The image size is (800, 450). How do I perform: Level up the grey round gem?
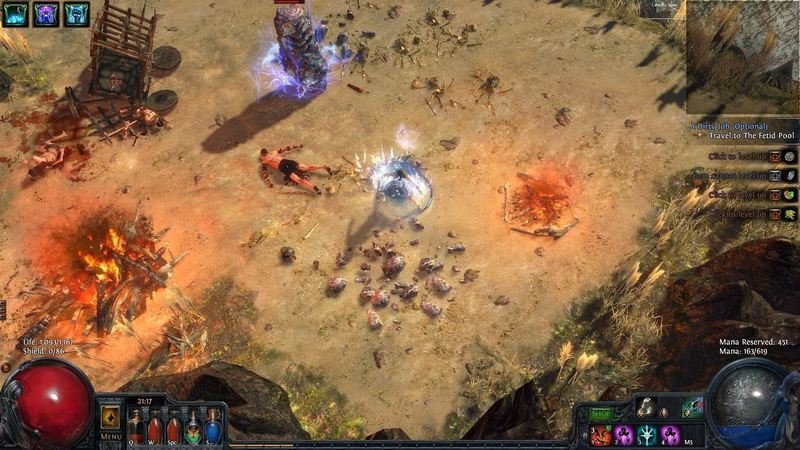(x=790, y=156)
